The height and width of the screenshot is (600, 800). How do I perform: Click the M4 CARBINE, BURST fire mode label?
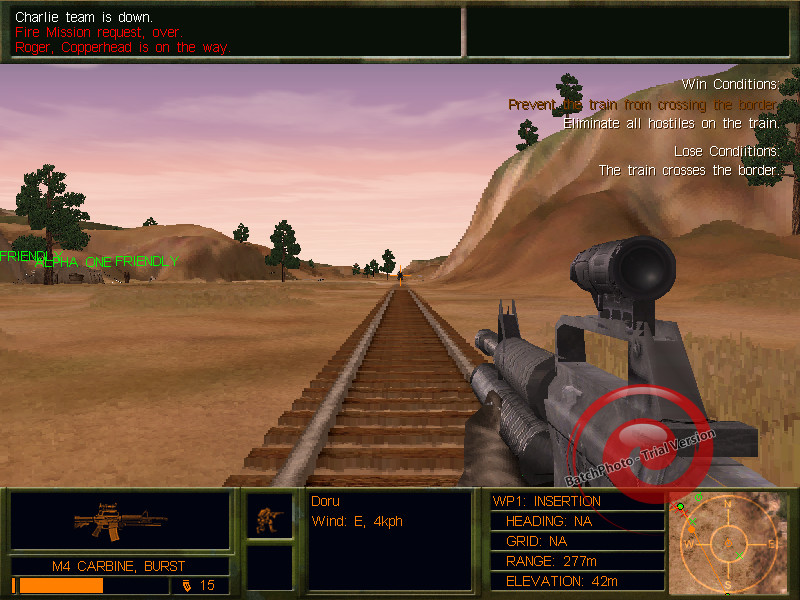[x=120, y=566]
